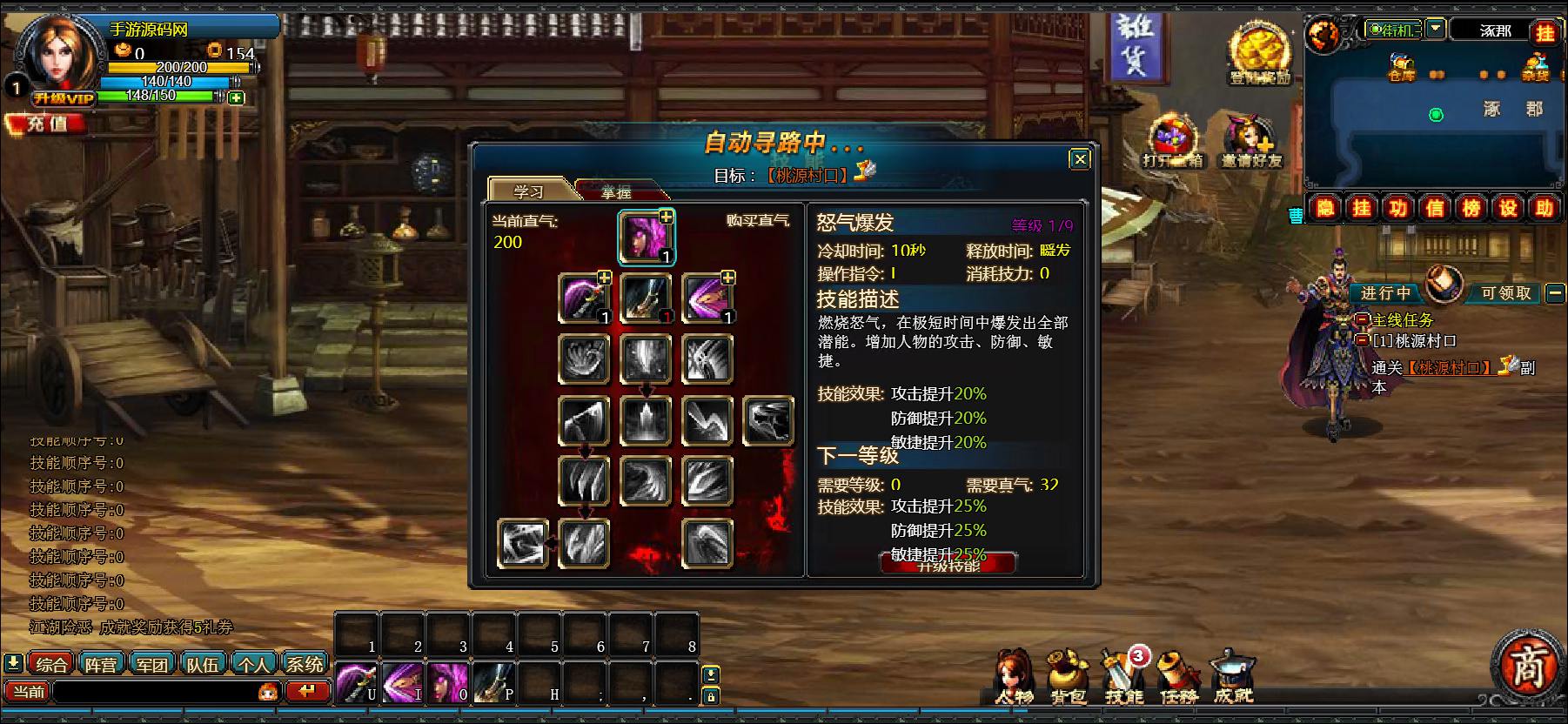Select the 综合 chat channel tab
The width and height of the screenshot is (1568, 724).
pyautogui.click(x=51, y=665)
